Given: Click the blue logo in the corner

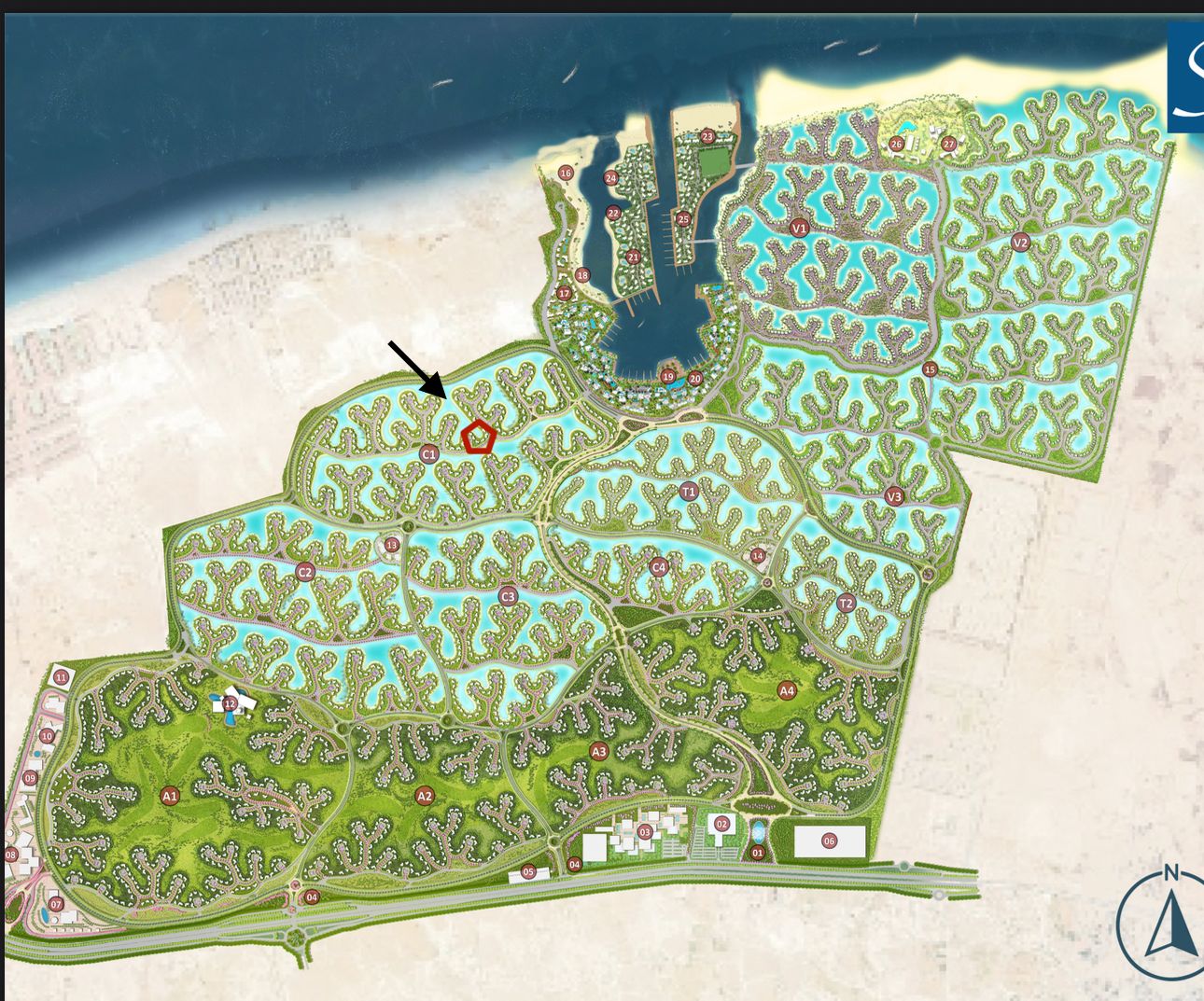Looking at the screenshot, I should [1185, 76].
